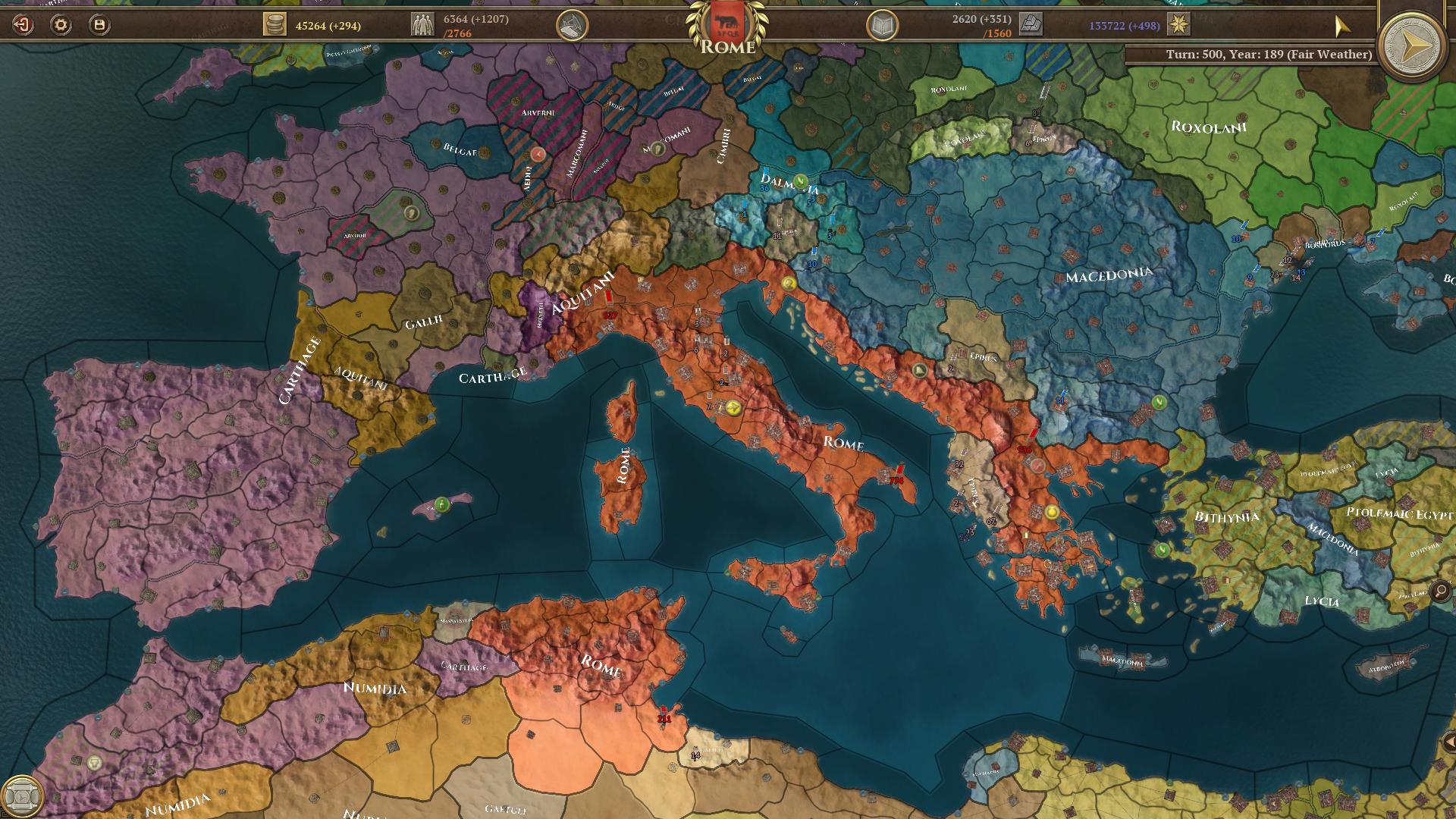Open the magnifying glass search button
This screenshot has height=819, width=1456.
click(1440, 590)
